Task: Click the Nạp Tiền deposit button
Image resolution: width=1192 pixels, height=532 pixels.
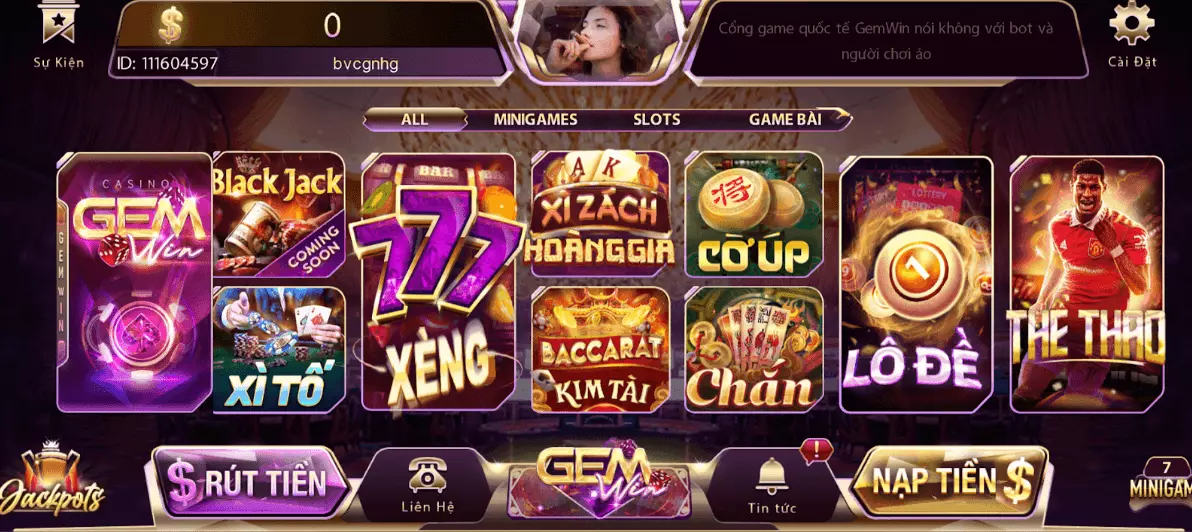Action: 949,482
